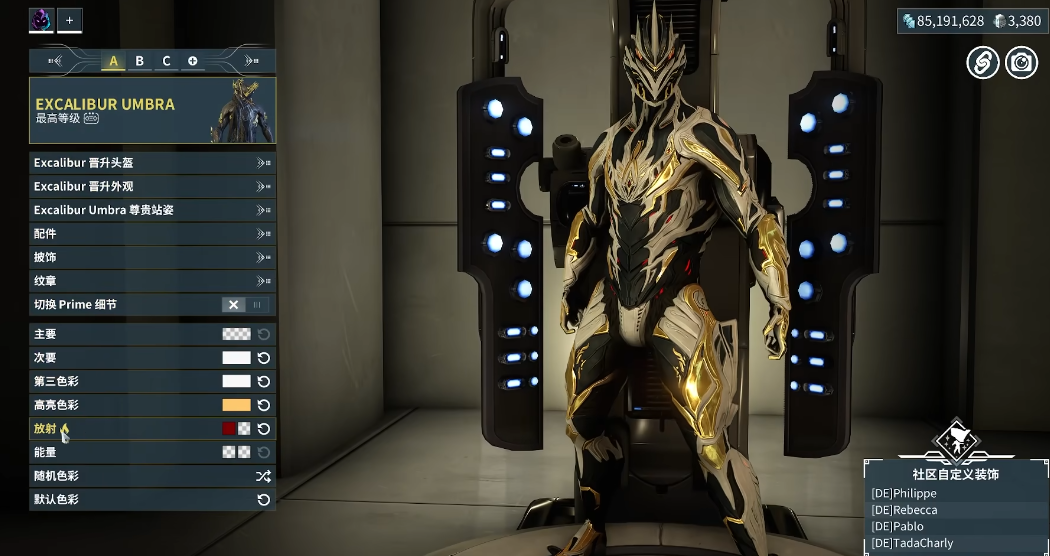
Task: Add a new appearance config slot
Action: tap(192, 61)
